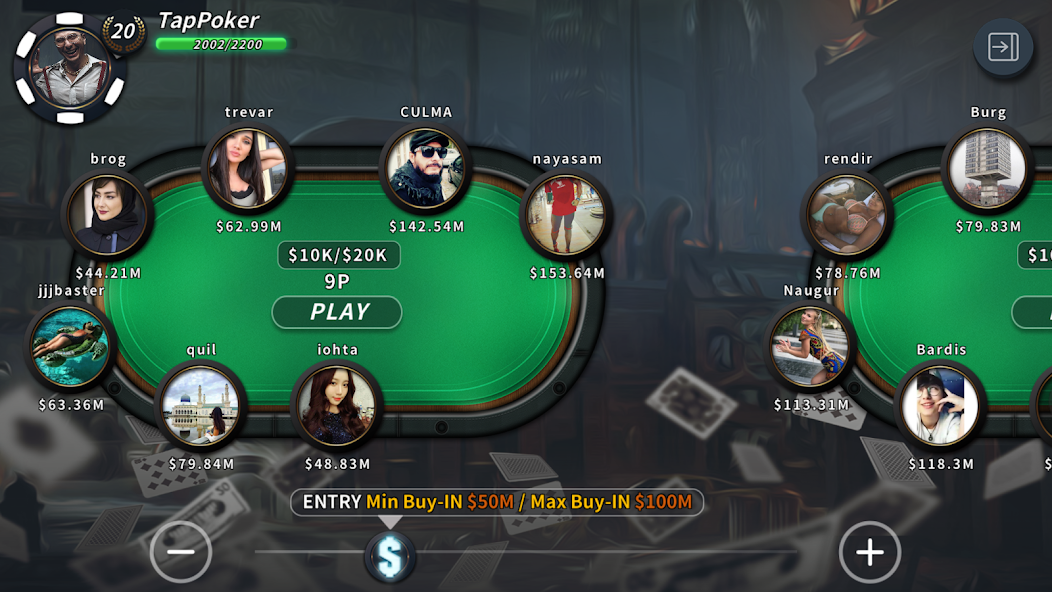View Bardis's player profile picture
Image resolution: width=1052 pixels, height=592 pixels.
click(940, 405)
